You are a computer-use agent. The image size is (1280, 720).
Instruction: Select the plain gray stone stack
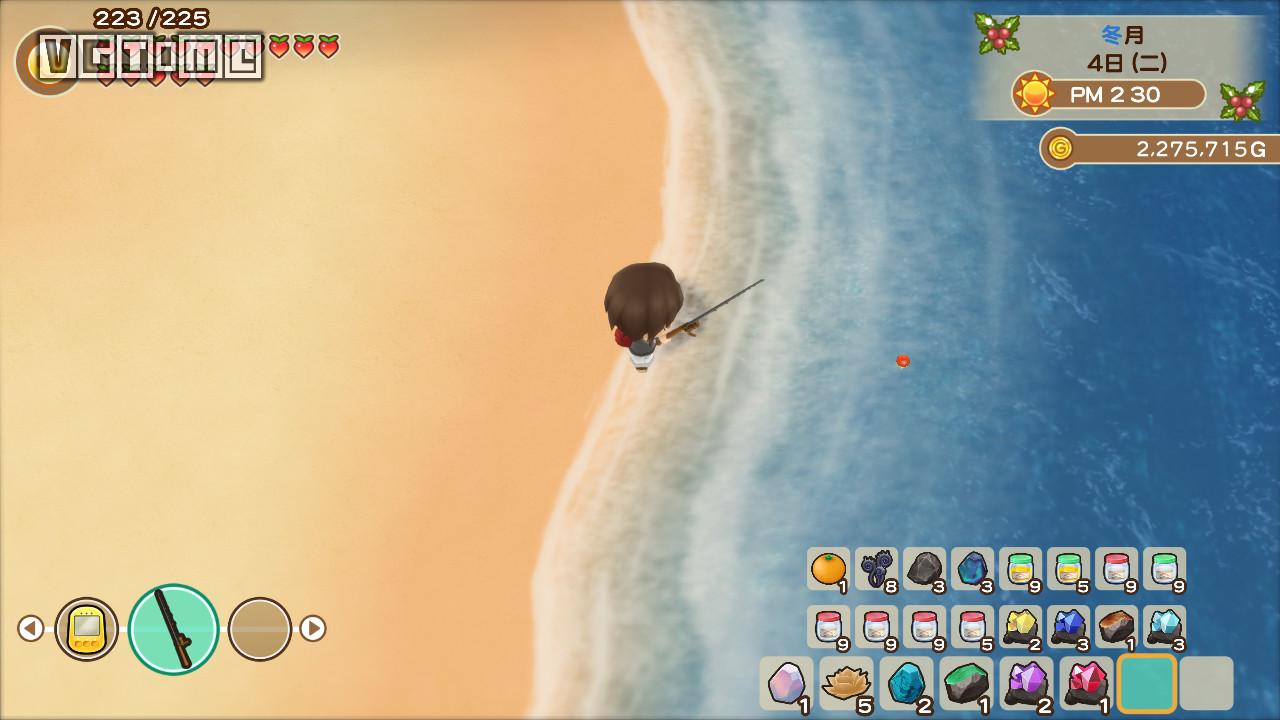(924, 569)
